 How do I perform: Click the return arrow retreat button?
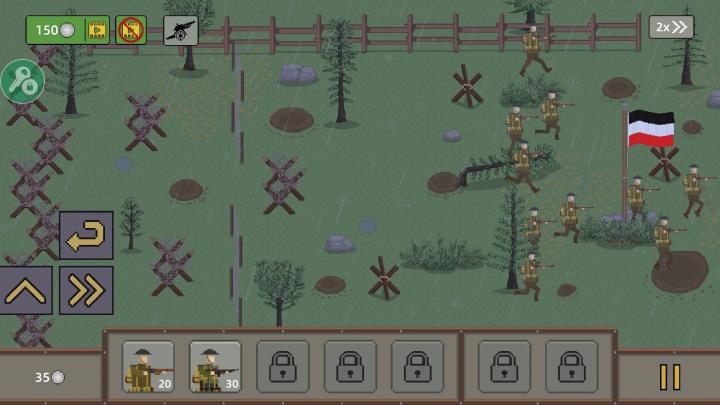point(86,236)
